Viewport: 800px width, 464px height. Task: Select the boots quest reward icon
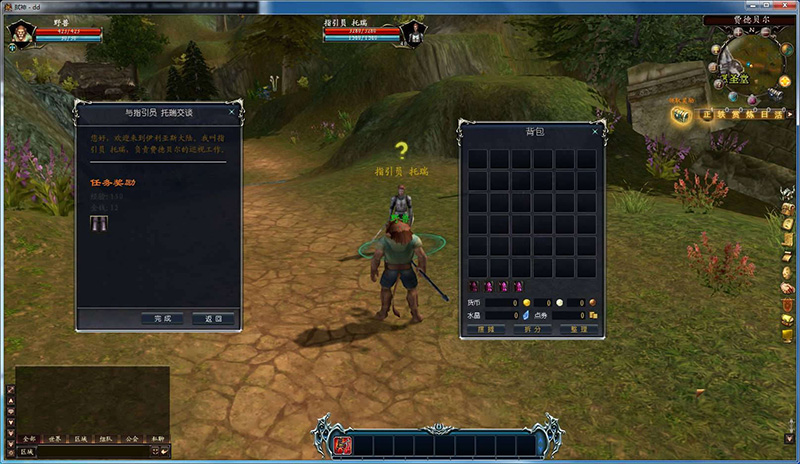coord(98,221)
